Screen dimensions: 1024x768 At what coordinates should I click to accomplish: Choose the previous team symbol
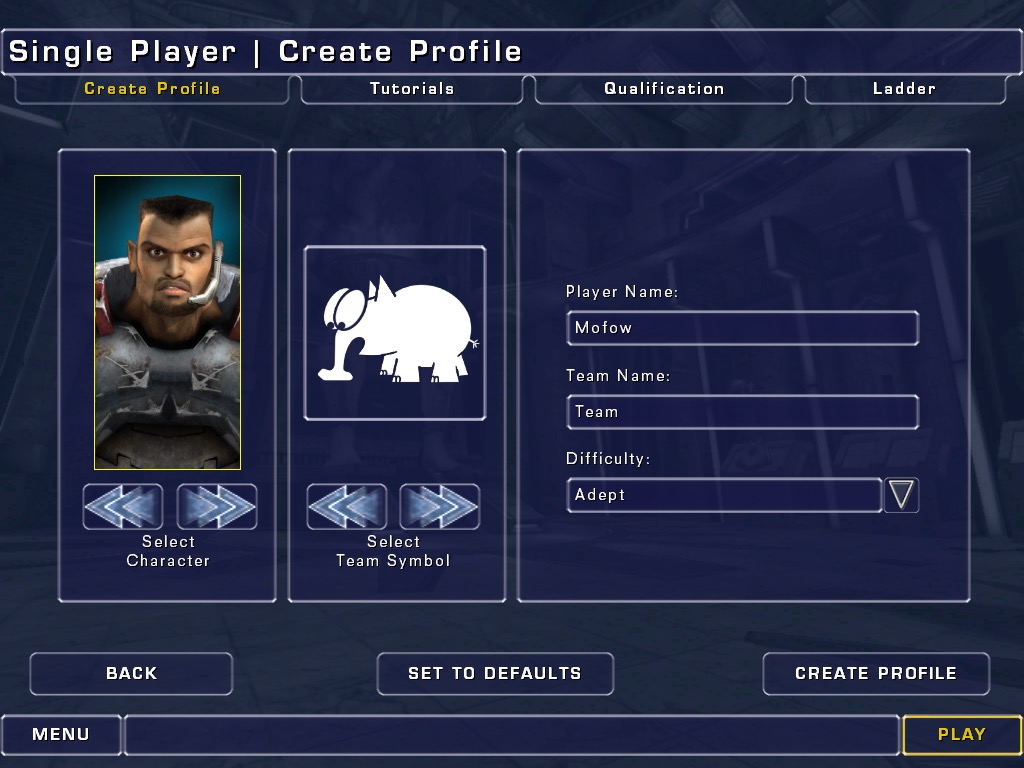click(346, 507)
